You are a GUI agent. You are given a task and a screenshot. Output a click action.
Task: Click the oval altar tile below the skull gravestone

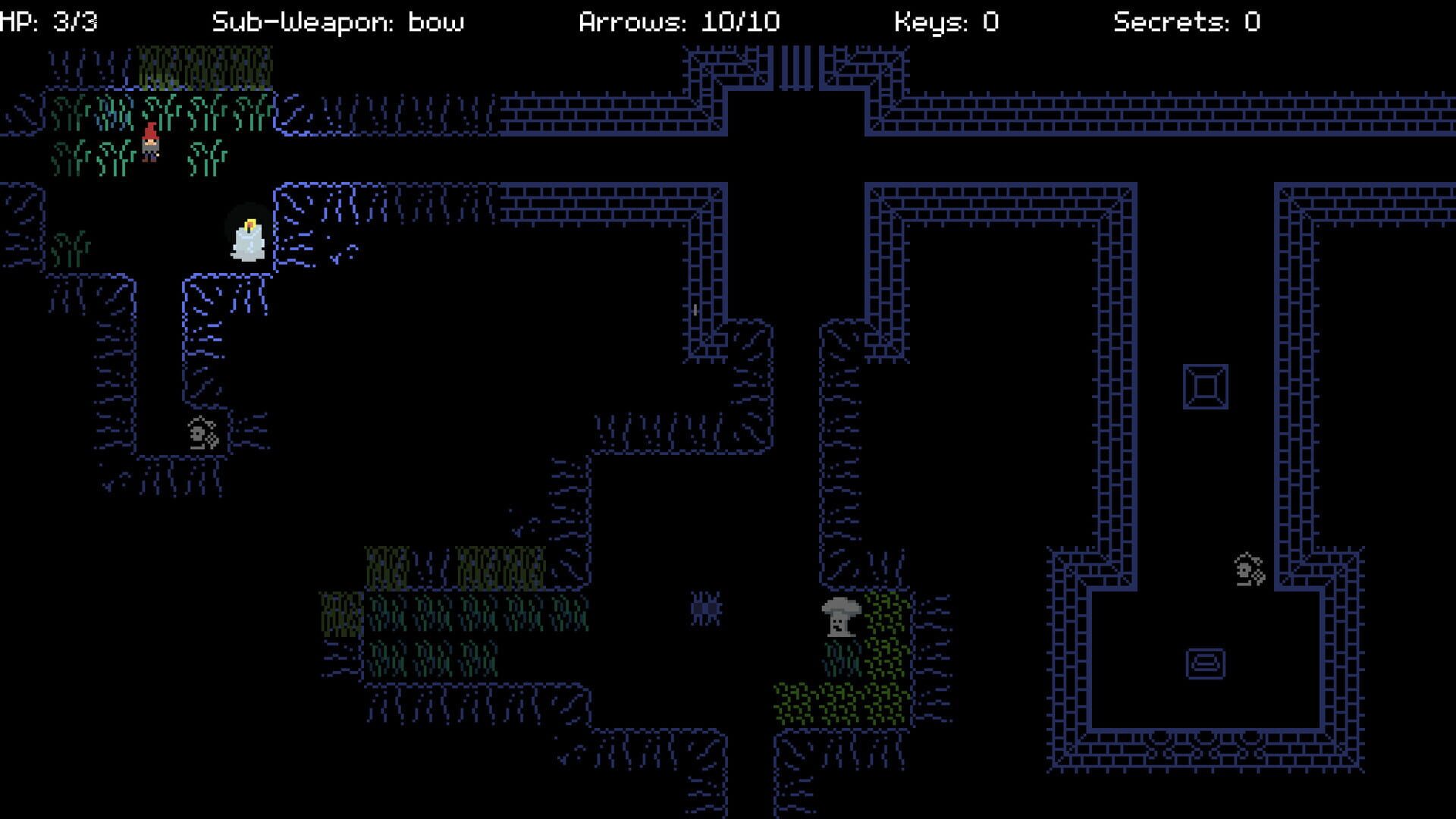tap(1206, 662)
